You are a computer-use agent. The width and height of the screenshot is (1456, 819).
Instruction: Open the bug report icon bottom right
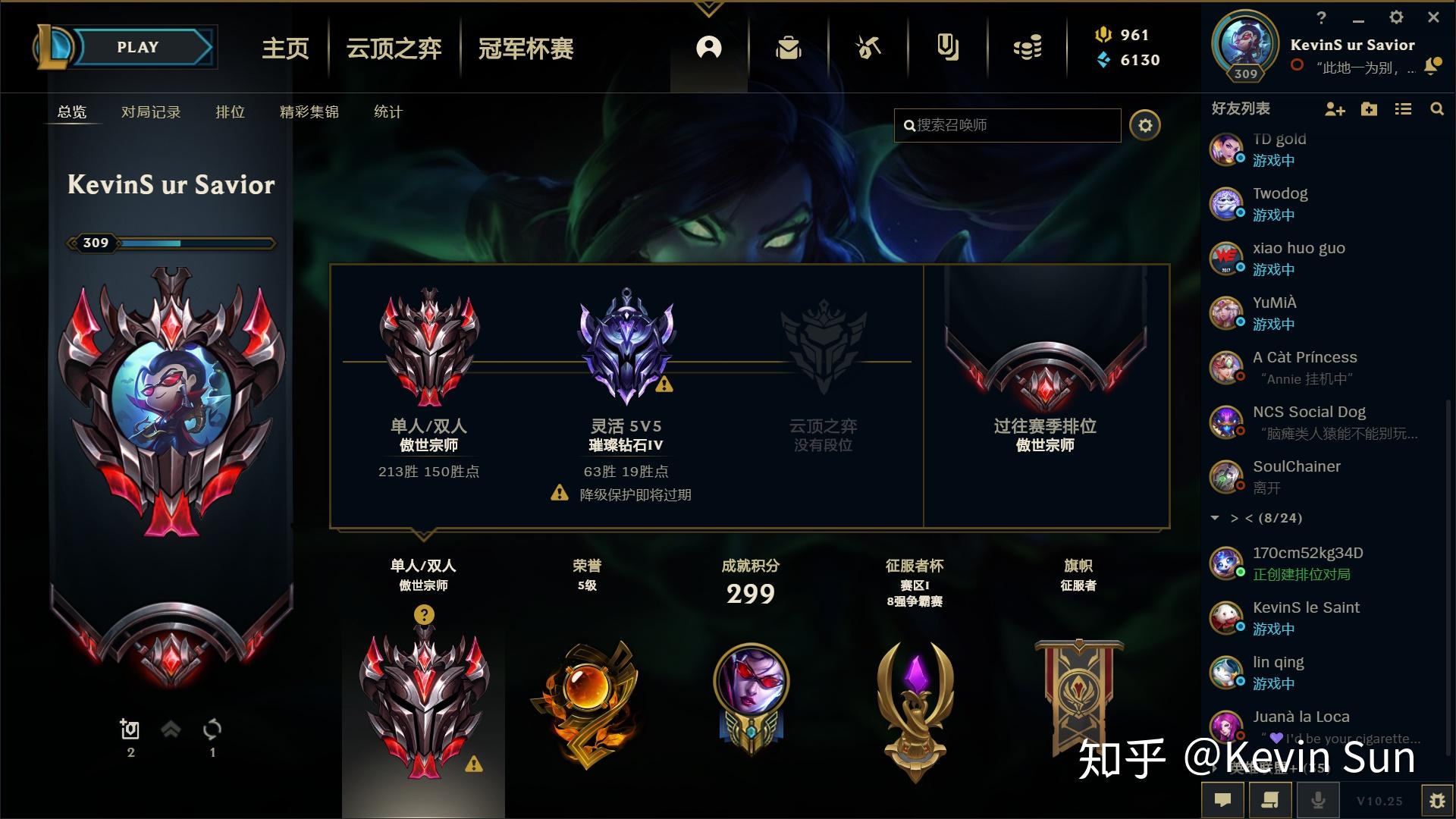(x=1439, y=800)
